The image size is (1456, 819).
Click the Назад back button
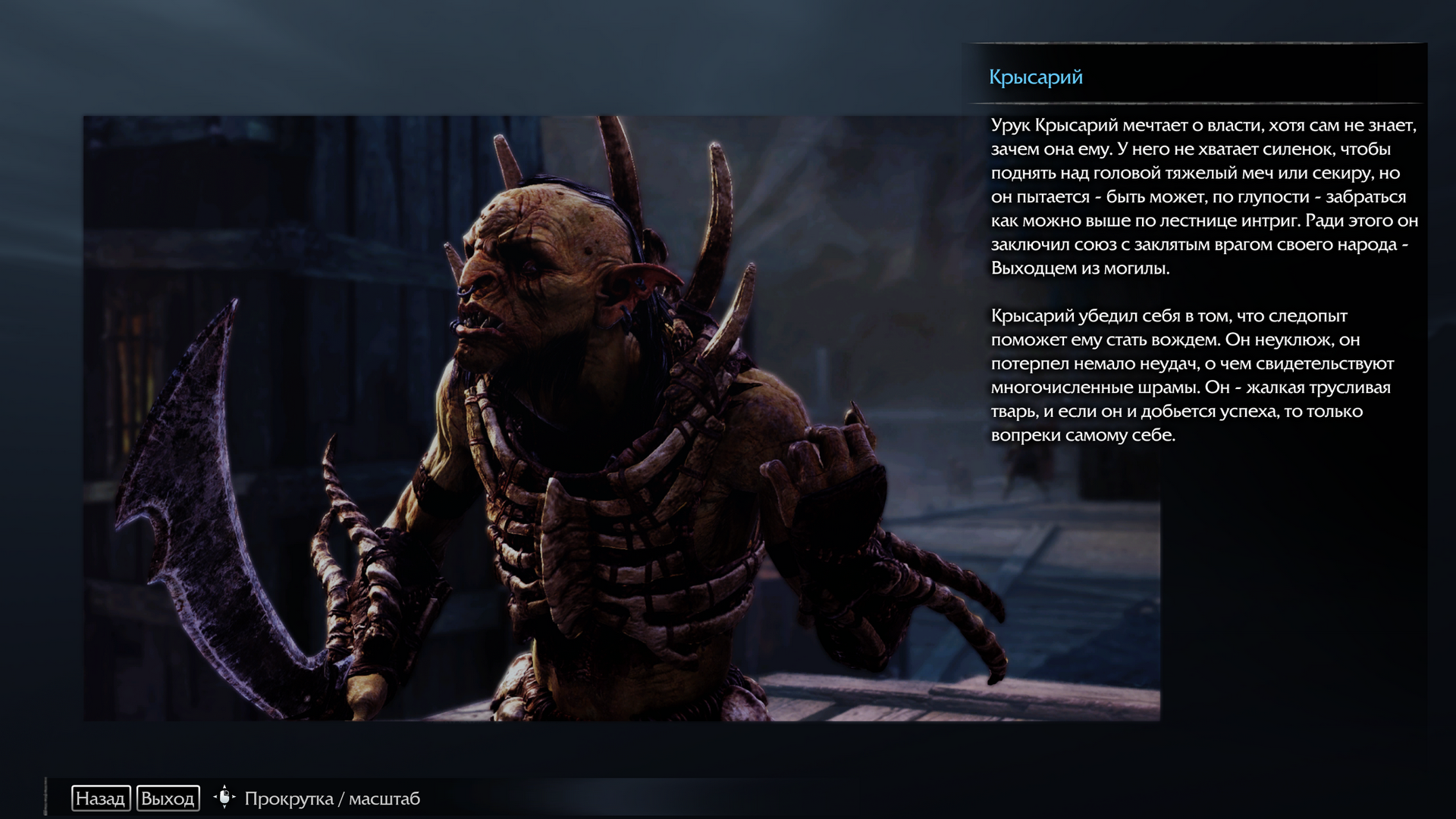pos(101,799)
